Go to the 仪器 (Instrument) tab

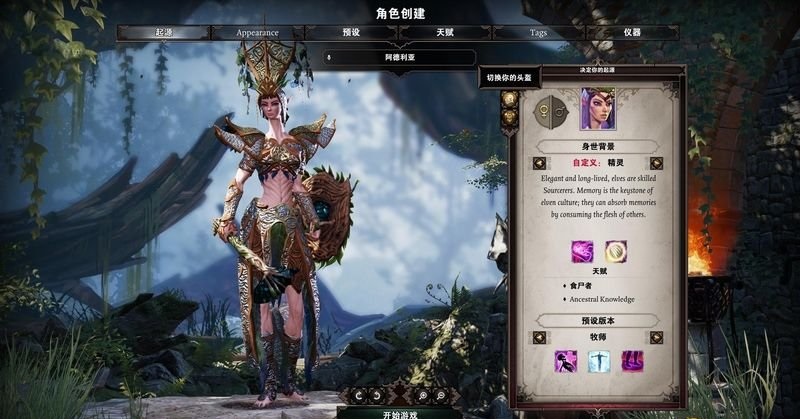click(632, 32)
